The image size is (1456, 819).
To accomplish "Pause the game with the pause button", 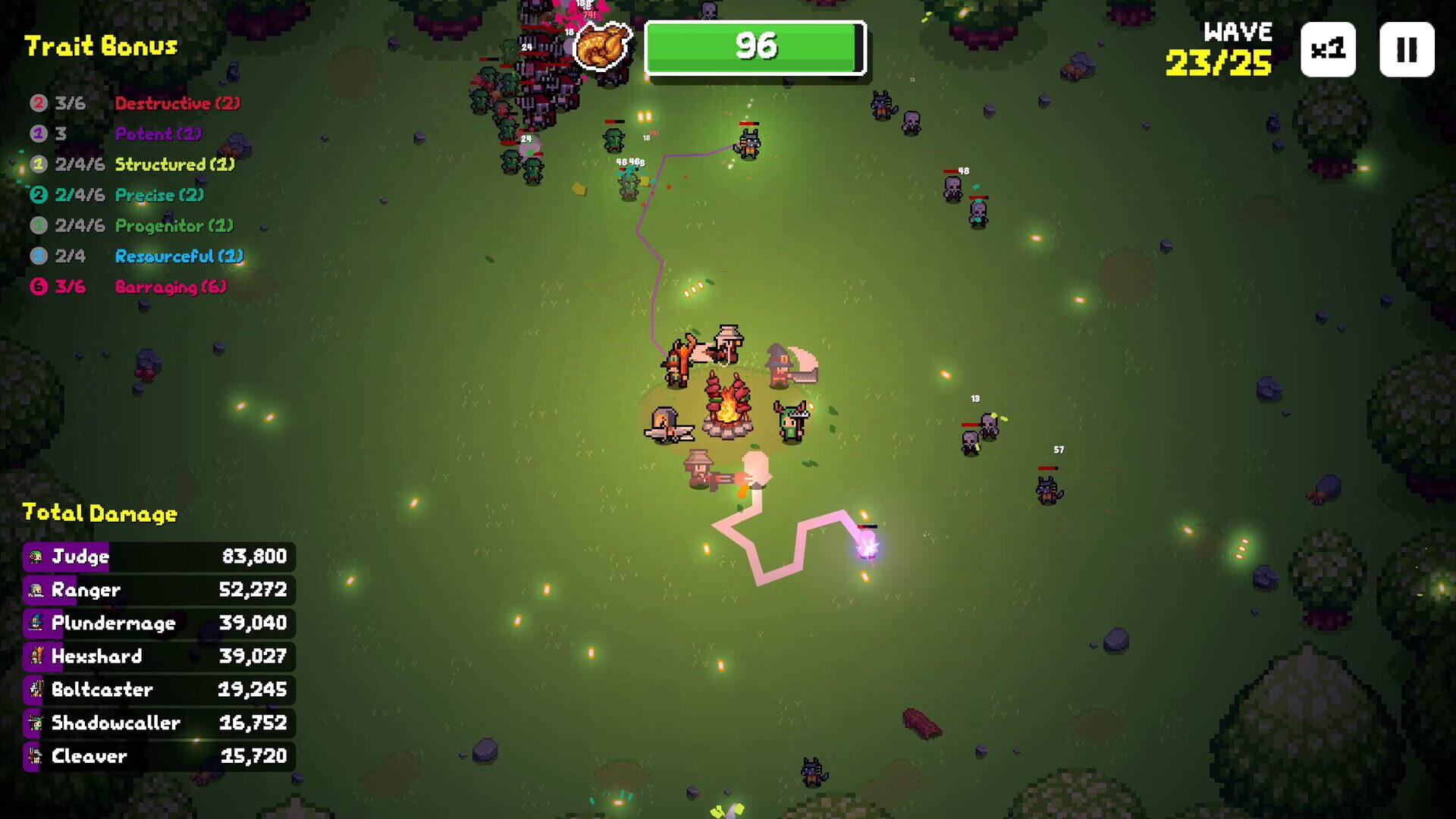I will (x=1407, y=50).
